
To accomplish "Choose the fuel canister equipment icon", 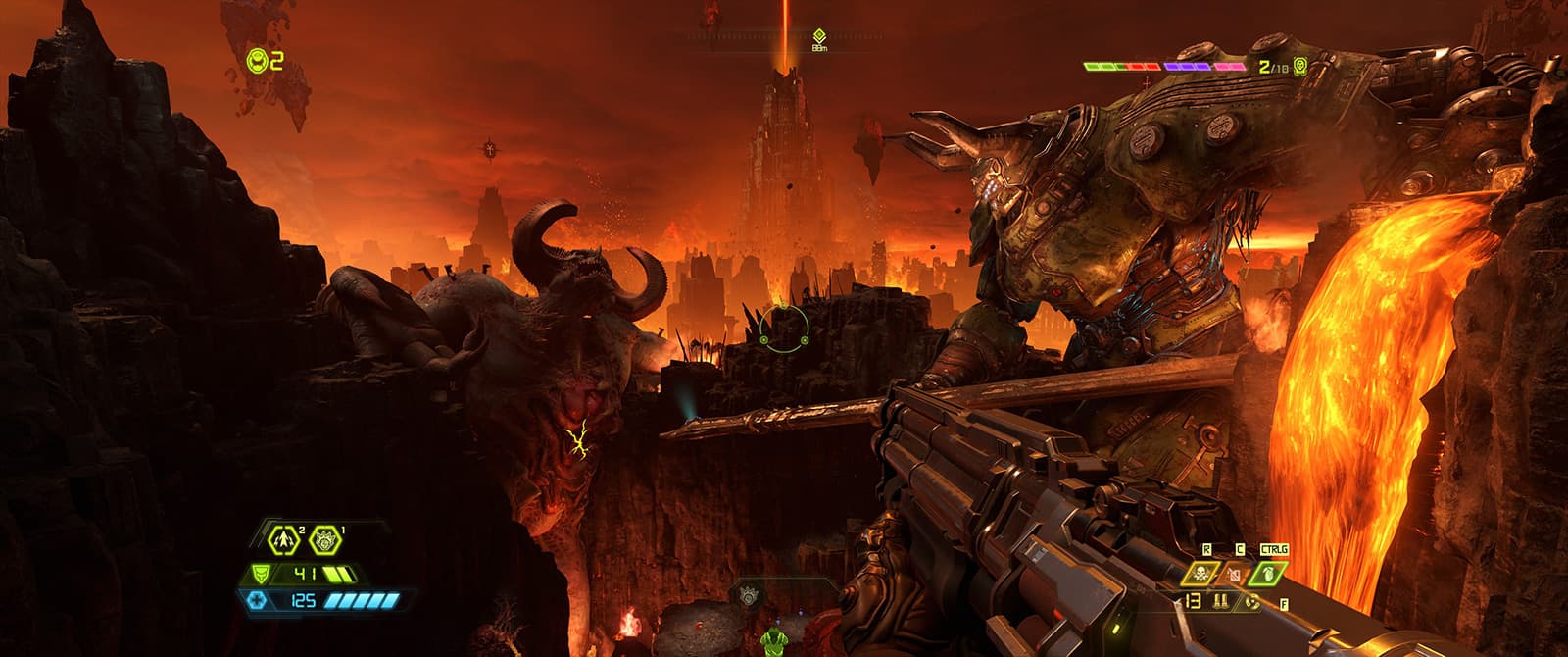I will click(1234, 574).
